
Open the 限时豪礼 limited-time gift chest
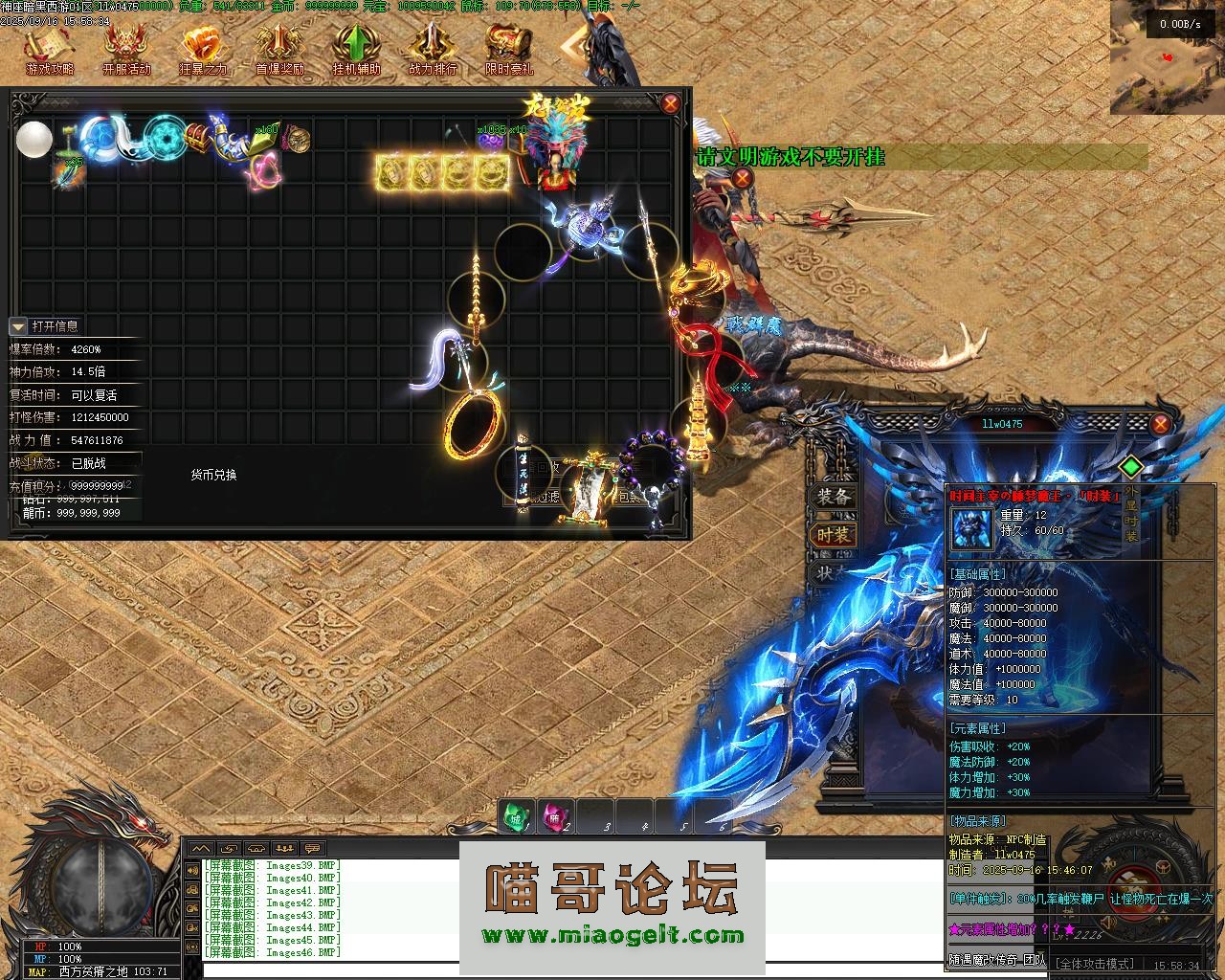[508, 48]
